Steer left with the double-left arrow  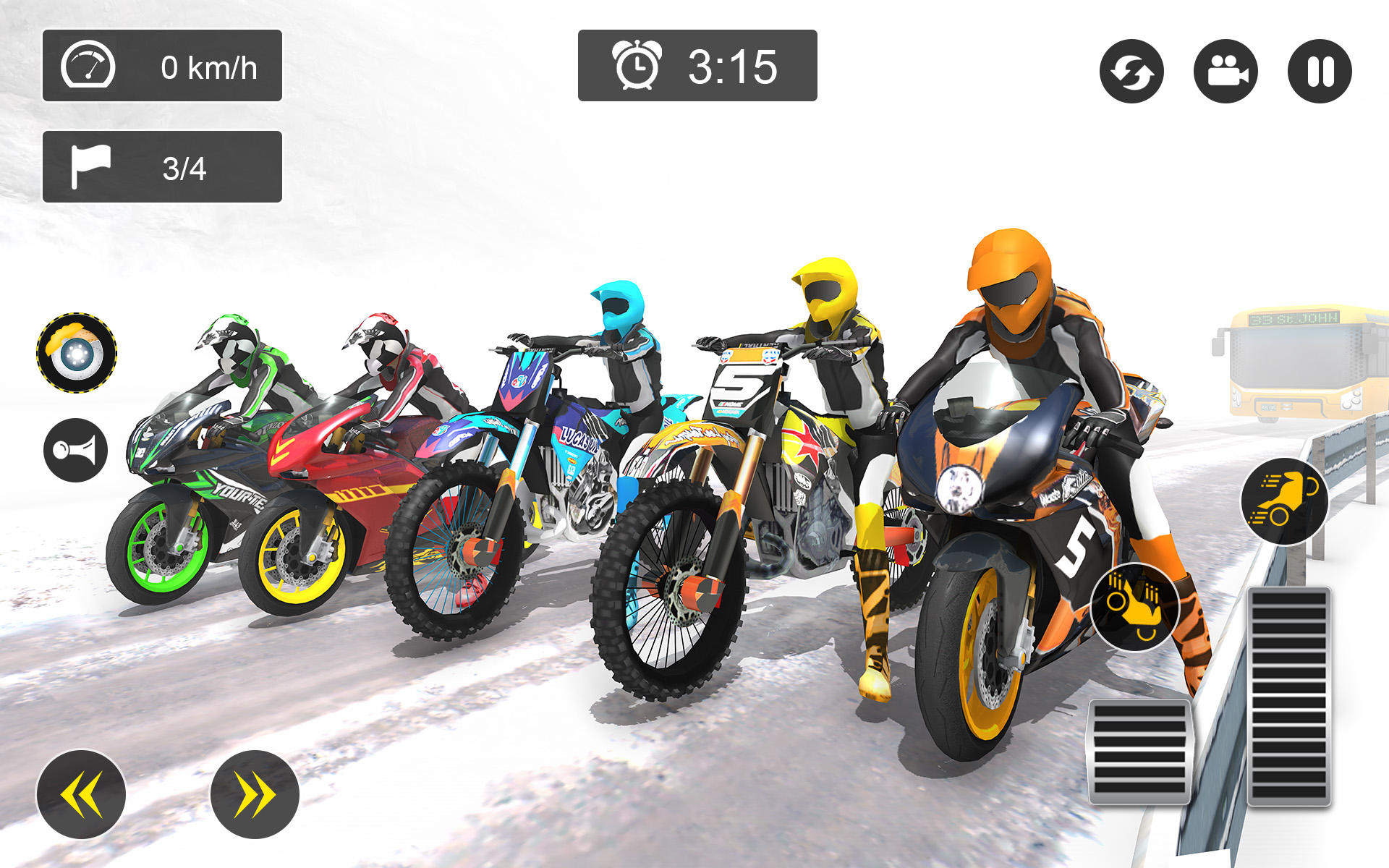tap(82, 793)
